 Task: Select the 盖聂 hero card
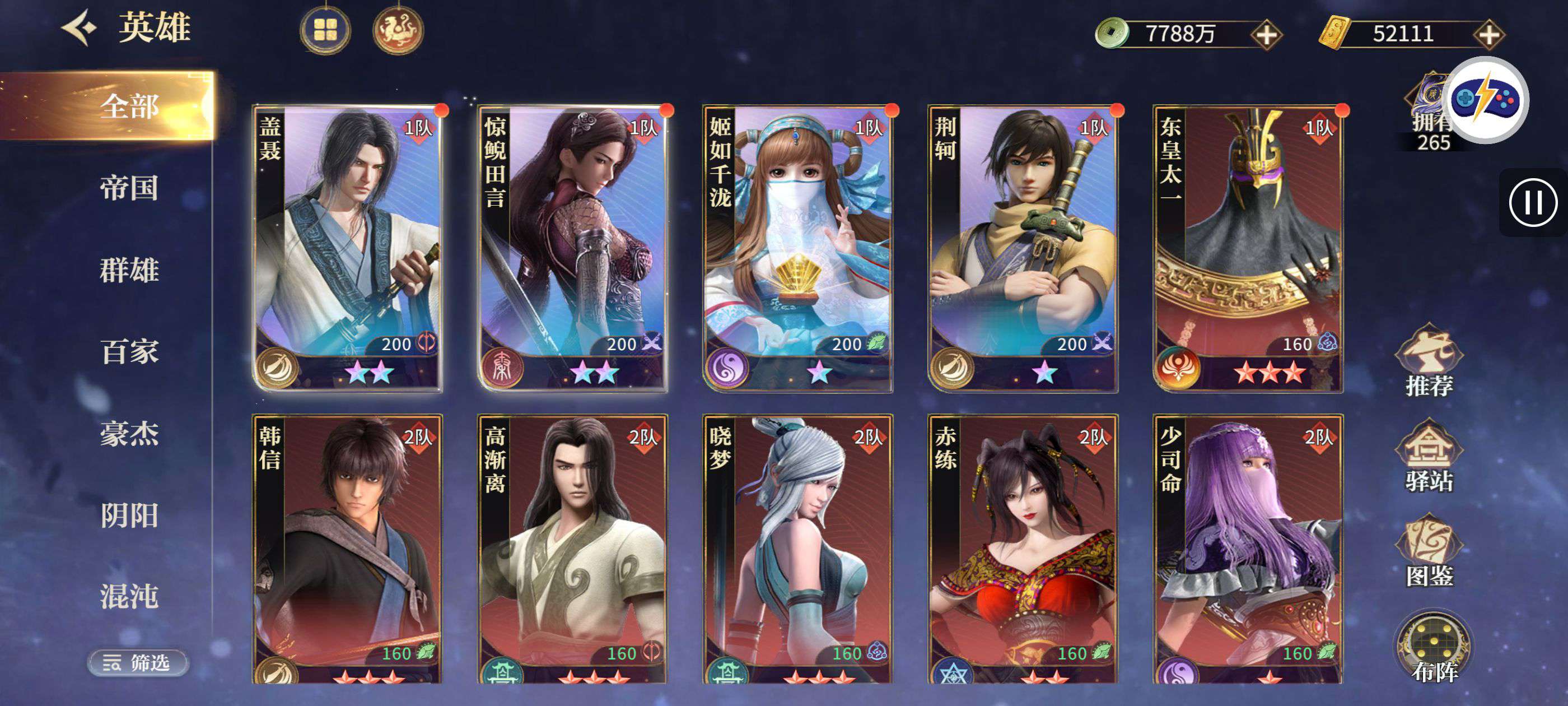pyautogui.click(x=348, y=247)
